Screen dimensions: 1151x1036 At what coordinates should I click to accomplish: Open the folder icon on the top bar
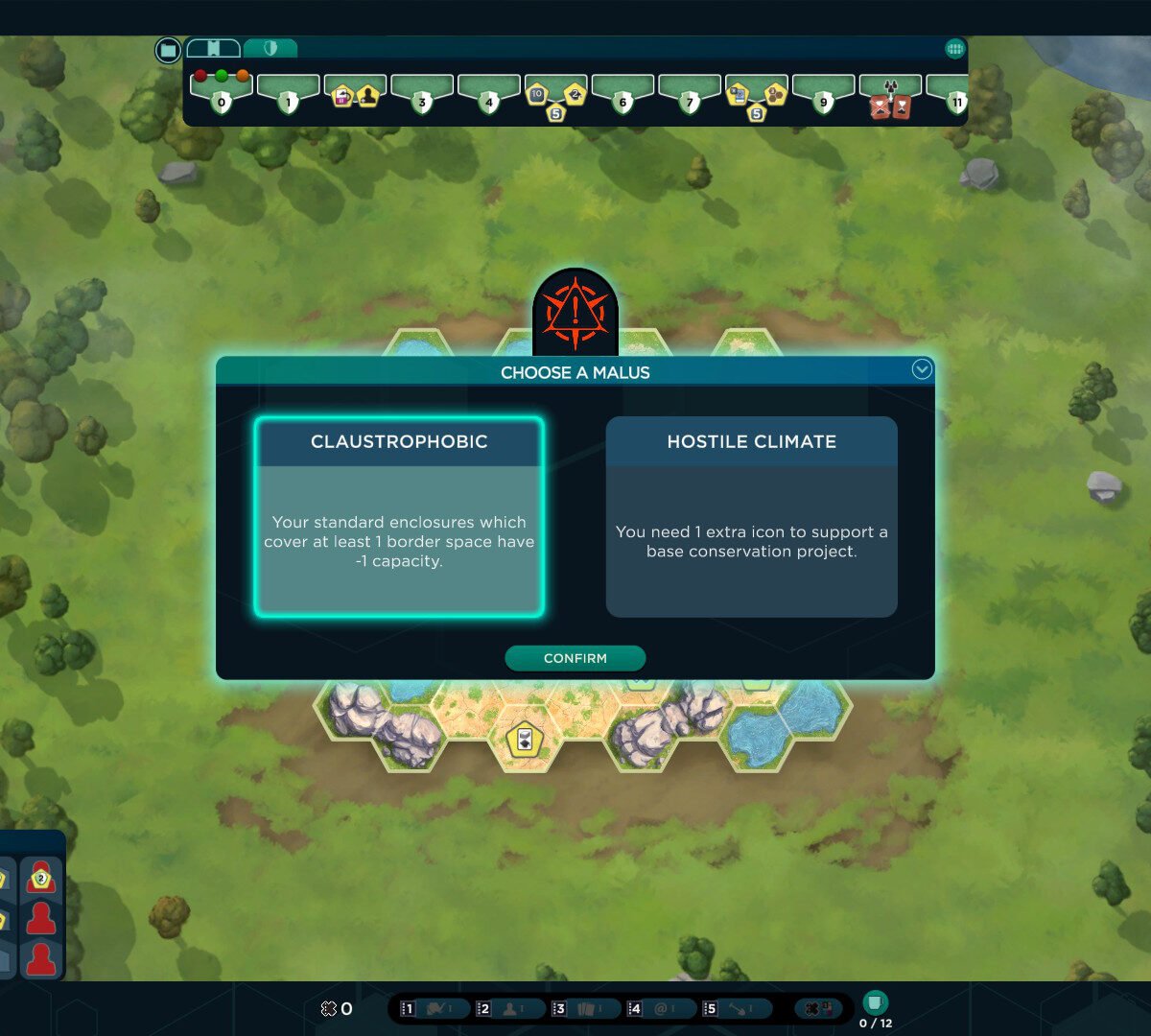(x=168, y=50)
